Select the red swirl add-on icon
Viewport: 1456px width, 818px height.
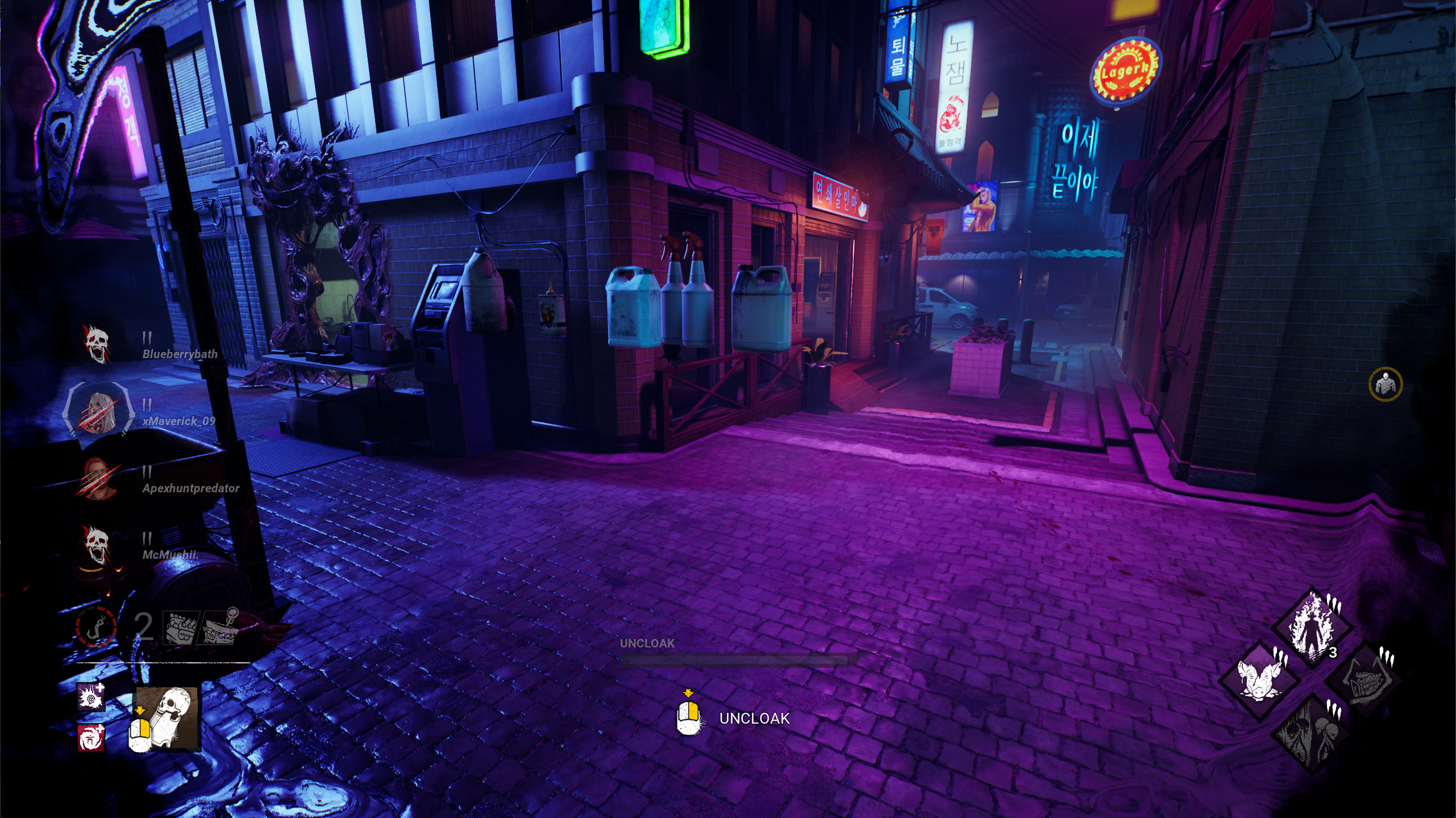[91, 738]
